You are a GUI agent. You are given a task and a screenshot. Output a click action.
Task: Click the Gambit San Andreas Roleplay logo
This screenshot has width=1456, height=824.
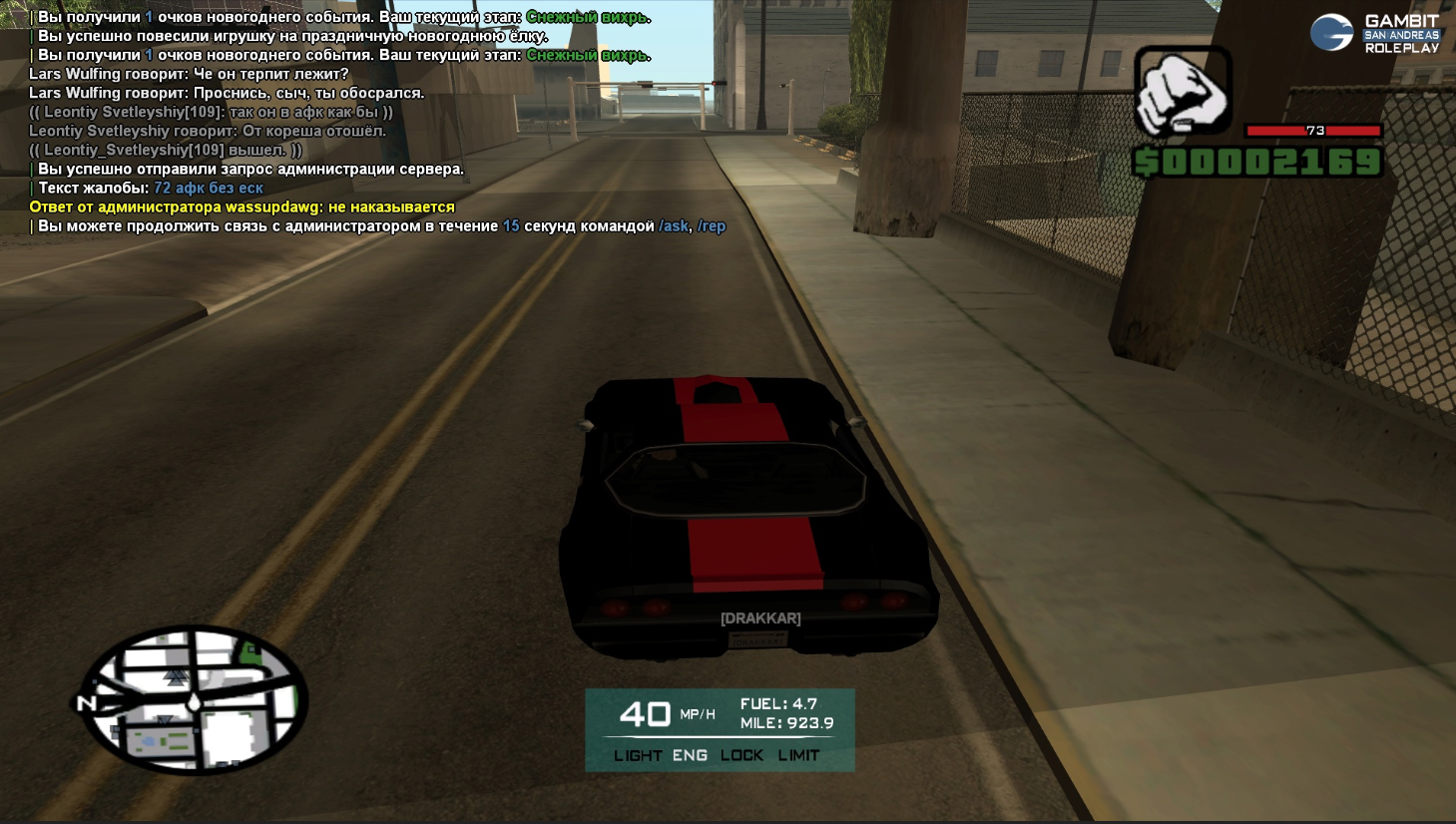tap(1376, 33)
